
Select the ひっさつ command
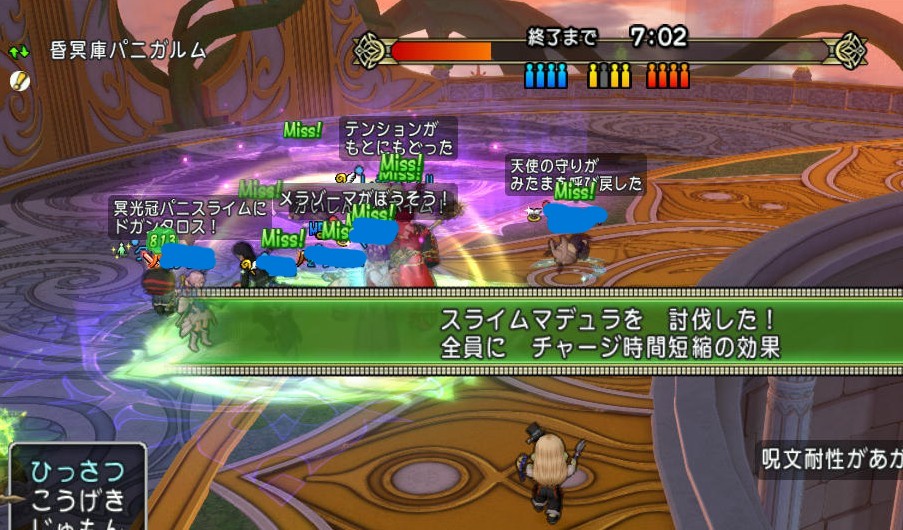point(77,472)
